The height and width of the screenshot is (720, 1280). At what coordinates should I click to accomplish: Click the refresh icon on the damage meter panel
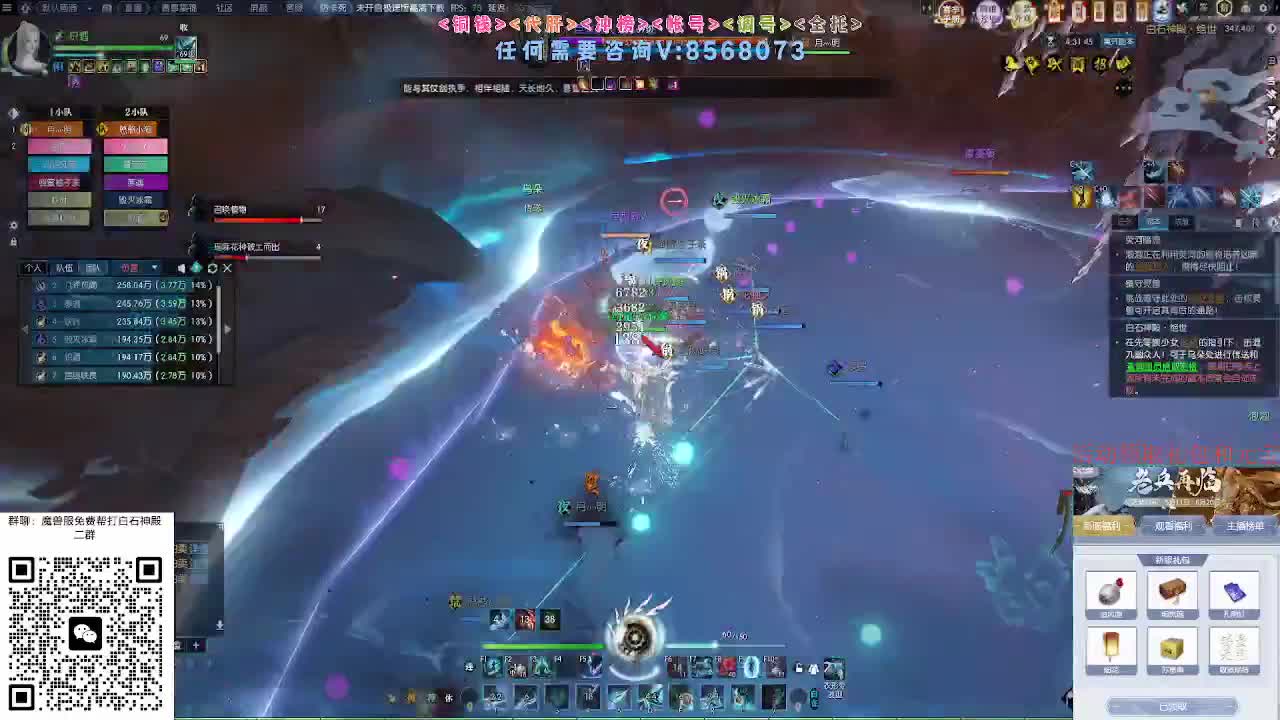tap(212, 268)
